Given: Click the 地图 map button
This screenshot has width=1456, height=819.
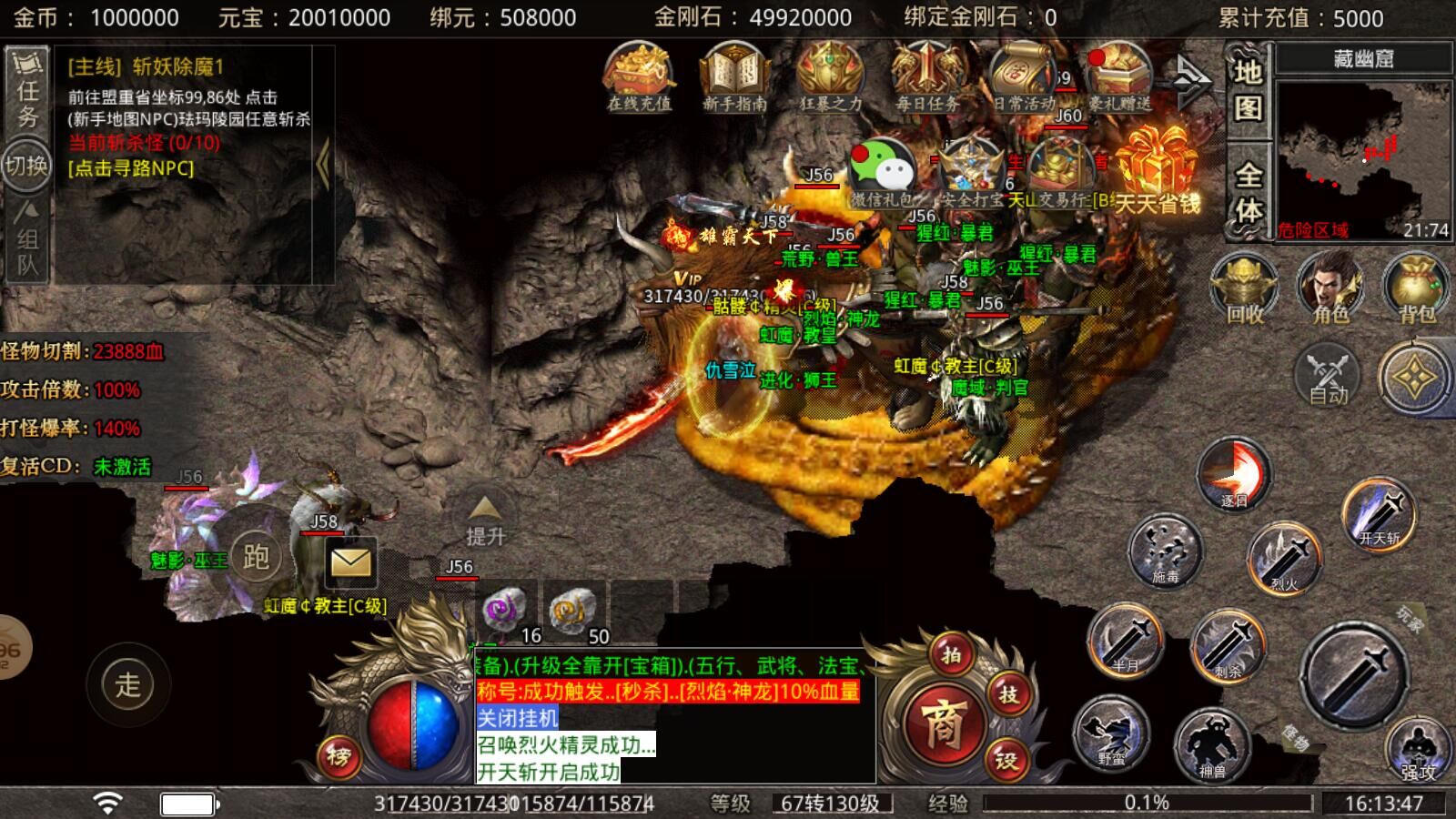Looking at the screenshot, I should (1248, 89).
